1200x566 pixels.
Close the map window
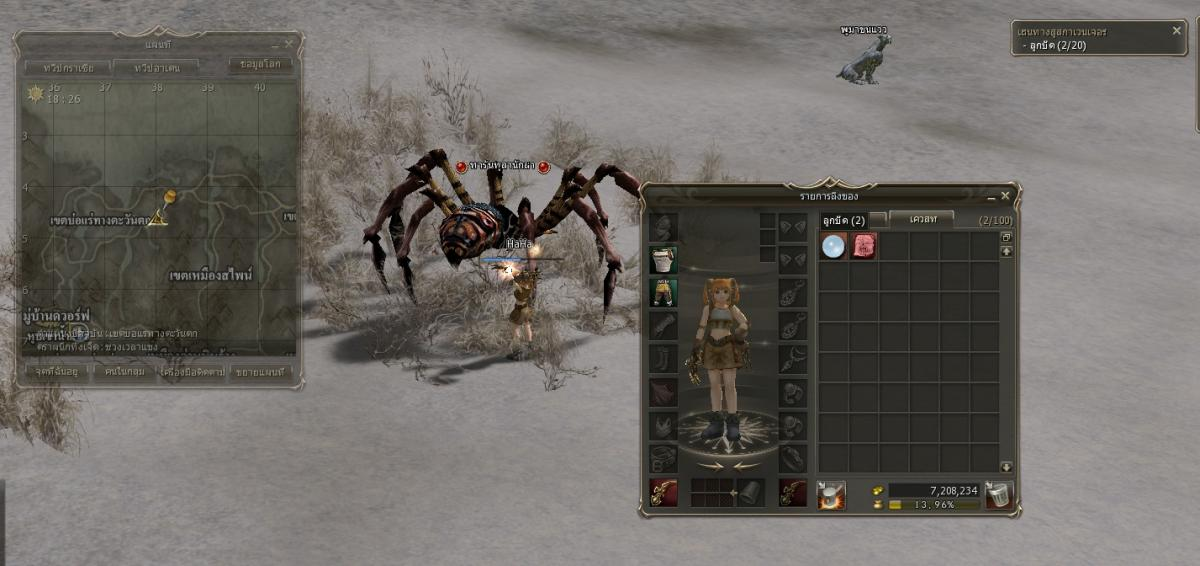pos(289,44)
